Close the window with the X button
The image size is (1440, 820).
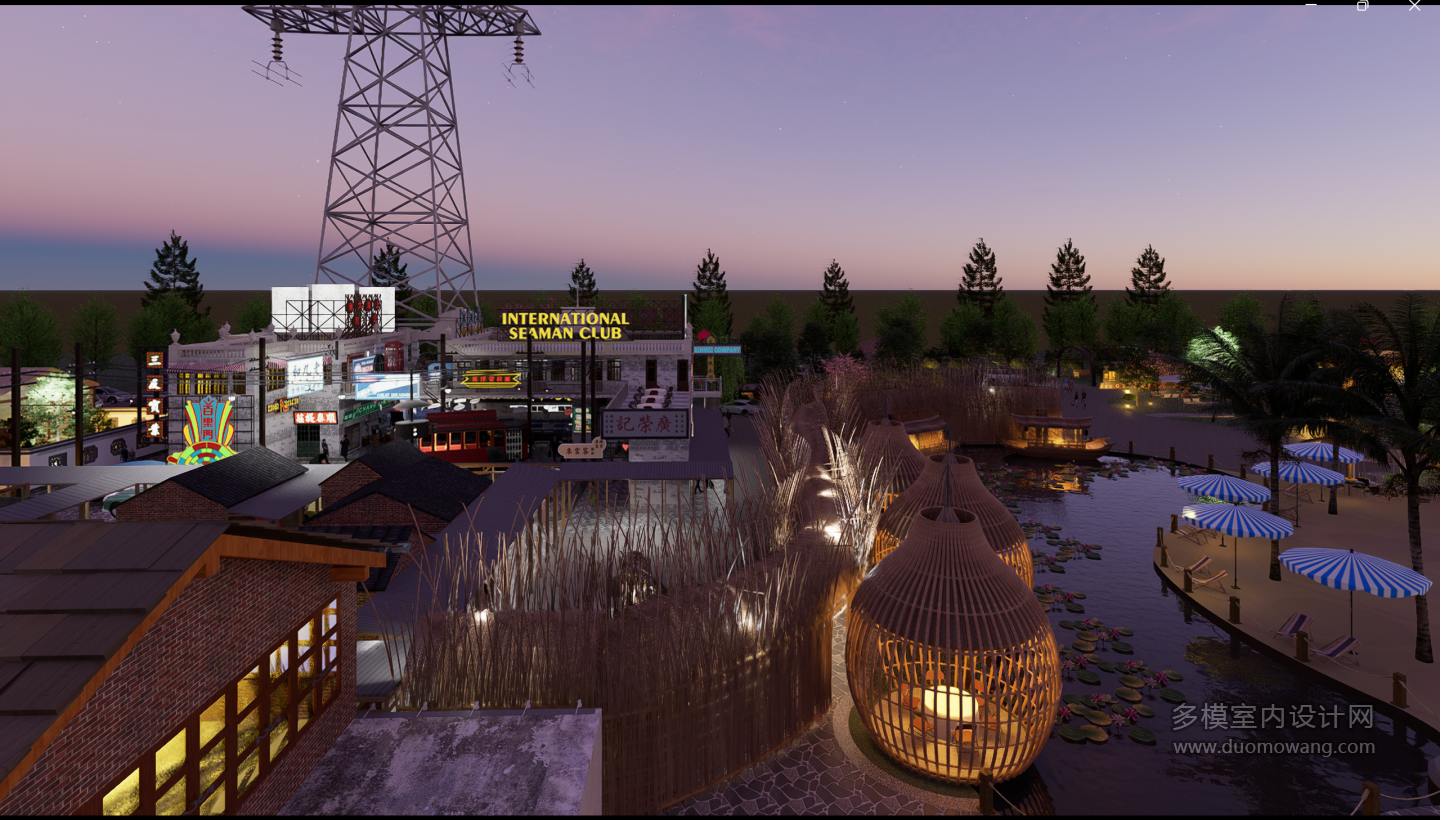[x=1414, y=6]
